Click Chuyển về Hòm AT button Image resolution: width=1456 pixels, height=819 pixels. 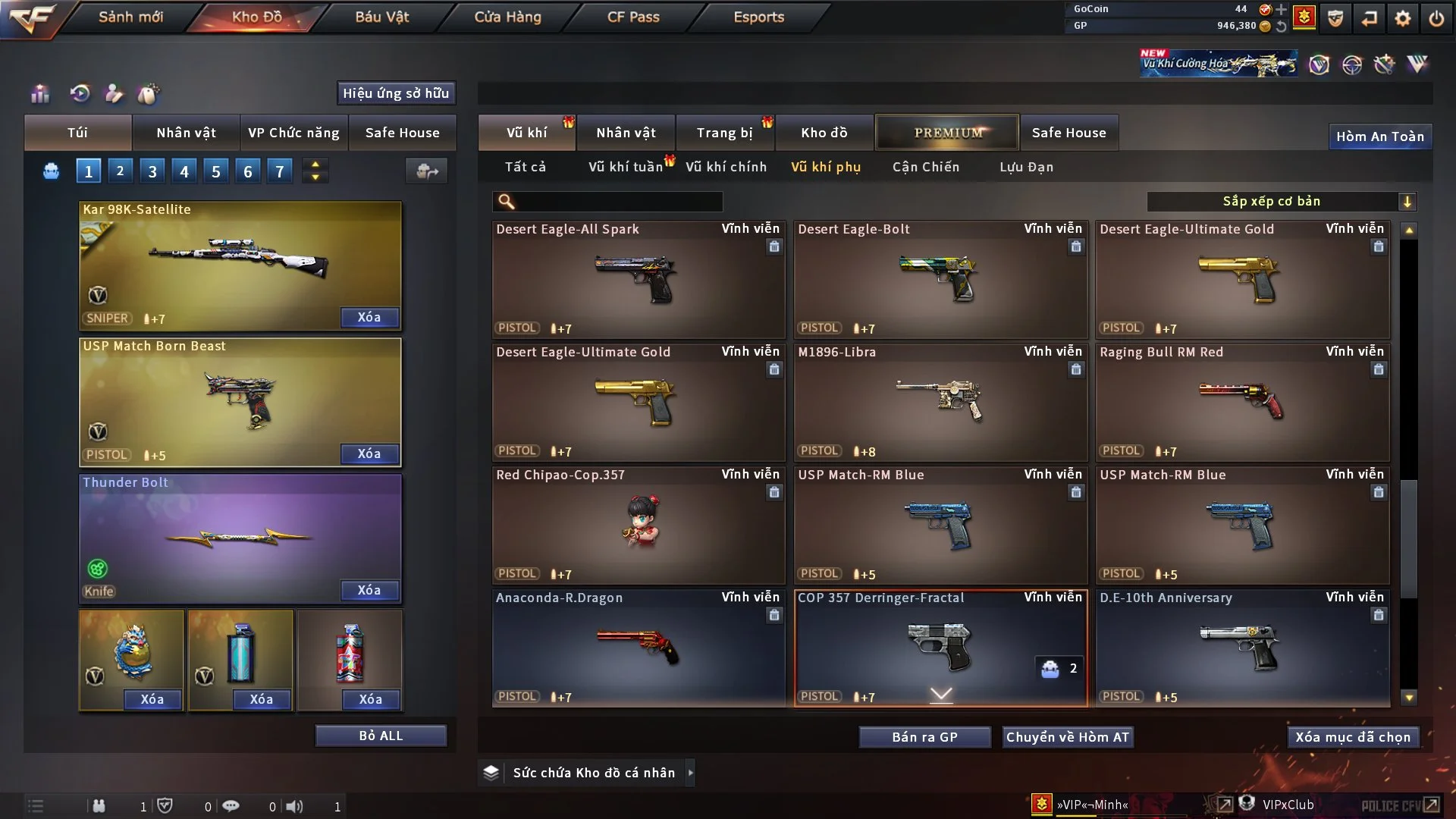coord(1067,737)
